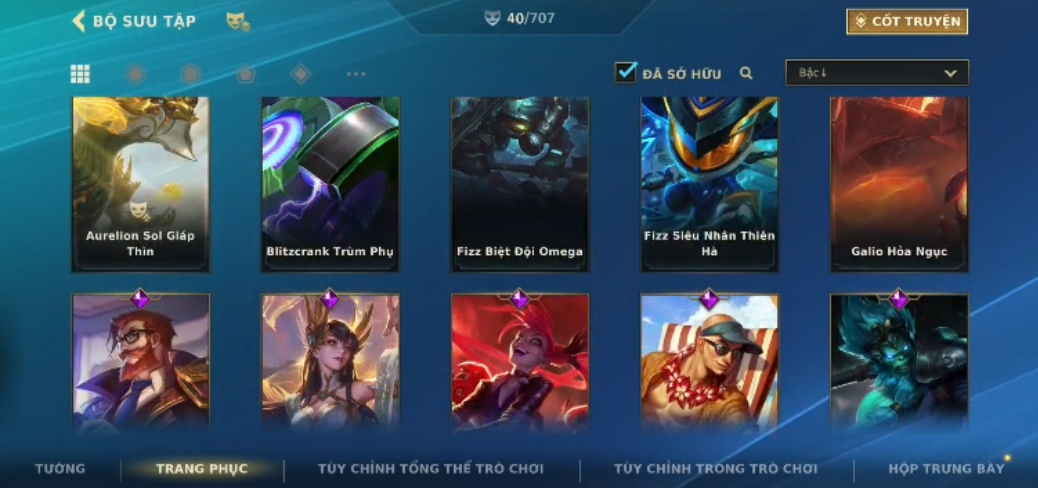Open Tùy Chỉnh Tổng Thể Trò Chơi tab
This screenshot has width=1038, height=488.
(x=431, y=468)
